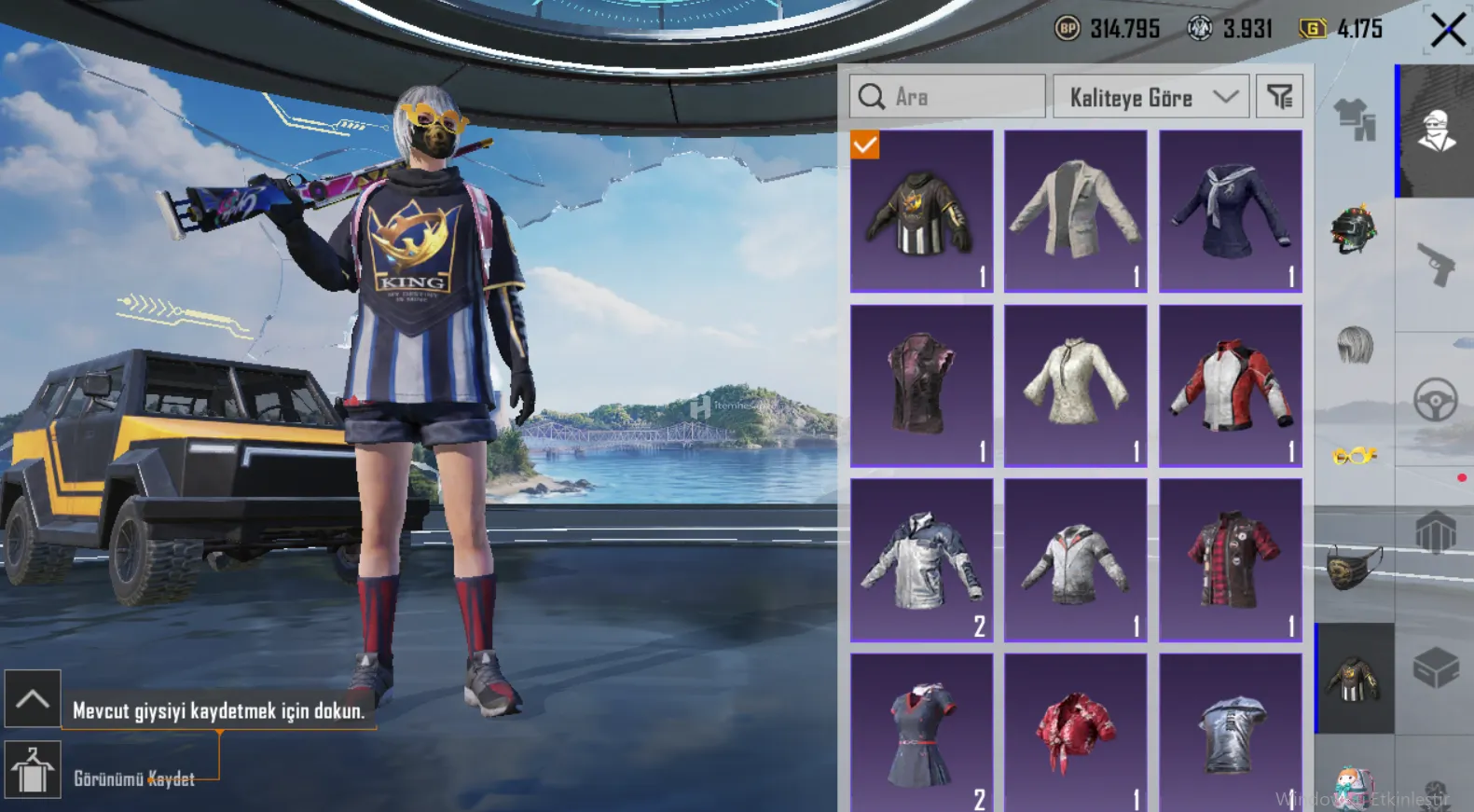The width and height of the screenshot is (1474, 812).
Task: Switch to the hair category
Action: click(x=1355, y=346)
